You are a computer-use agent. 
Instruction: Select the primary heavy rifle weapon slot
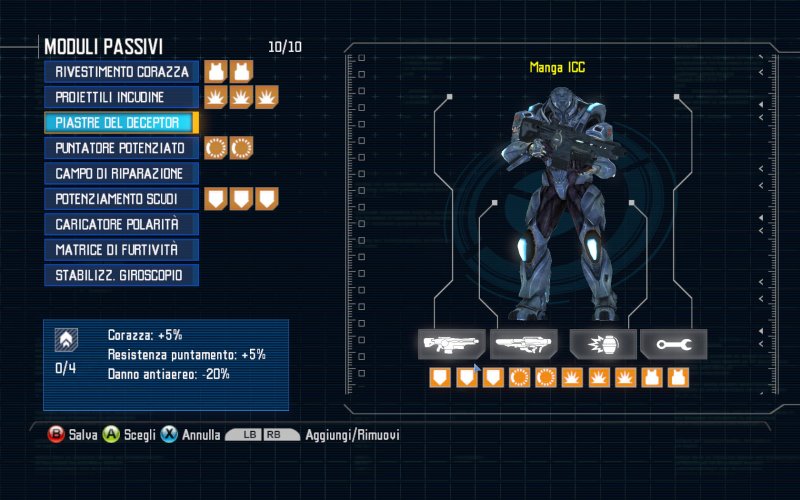(452, 344)
